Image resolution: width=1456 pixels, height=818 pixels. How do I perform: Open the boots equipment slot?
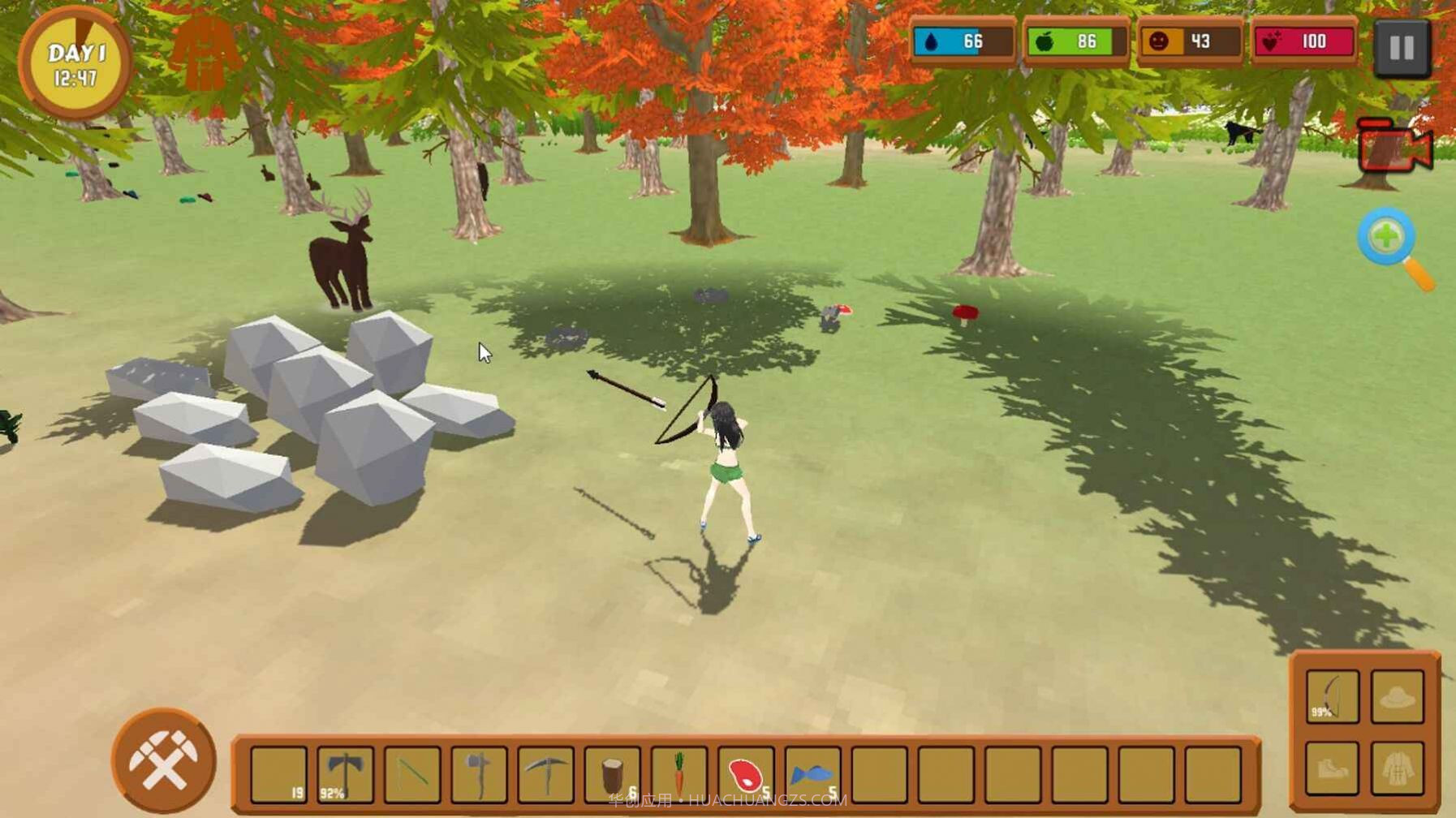pyautogui.click(x=1332, y=767)
